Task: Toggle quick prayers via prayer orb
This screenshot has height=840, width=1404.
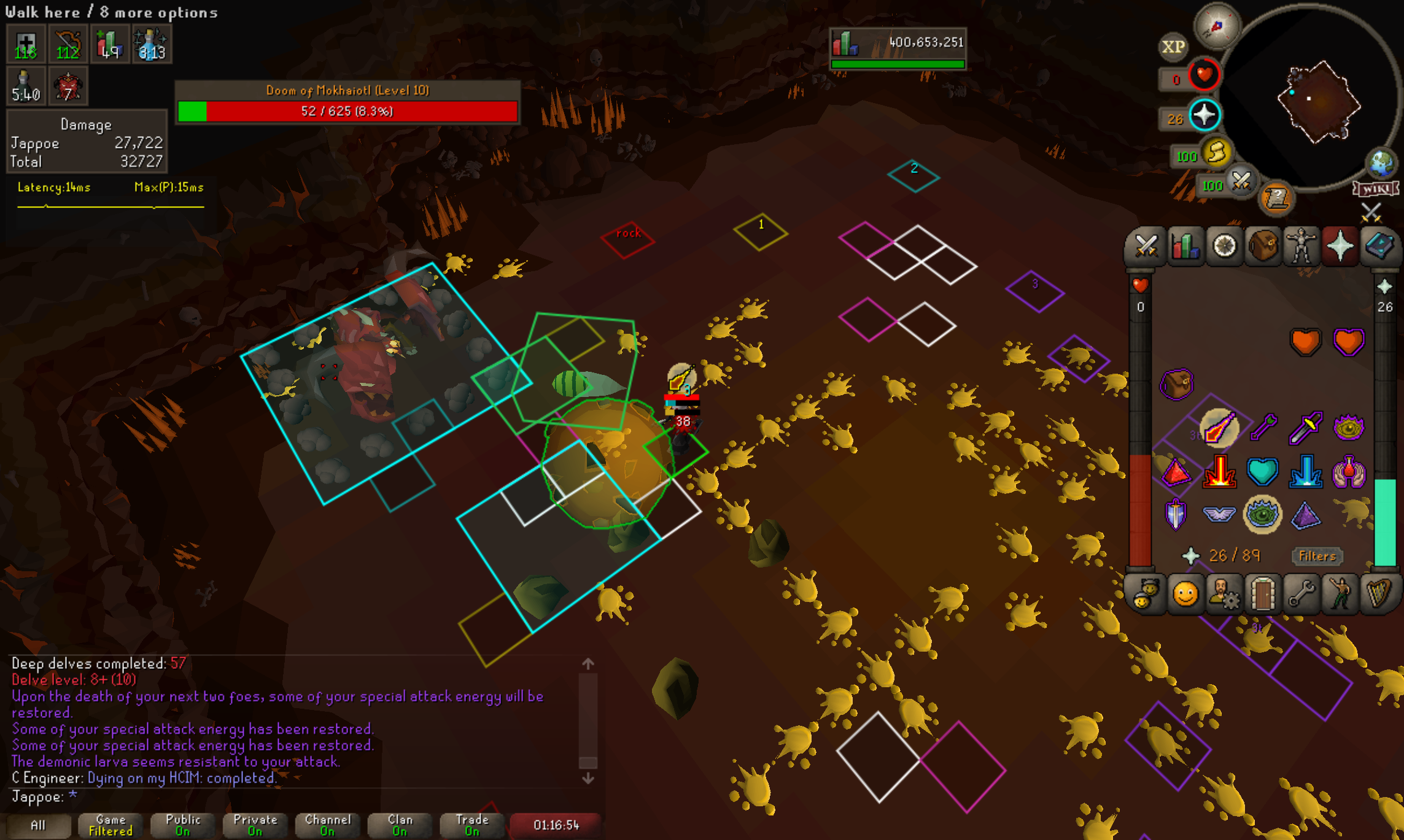Action: point(1204,115)
